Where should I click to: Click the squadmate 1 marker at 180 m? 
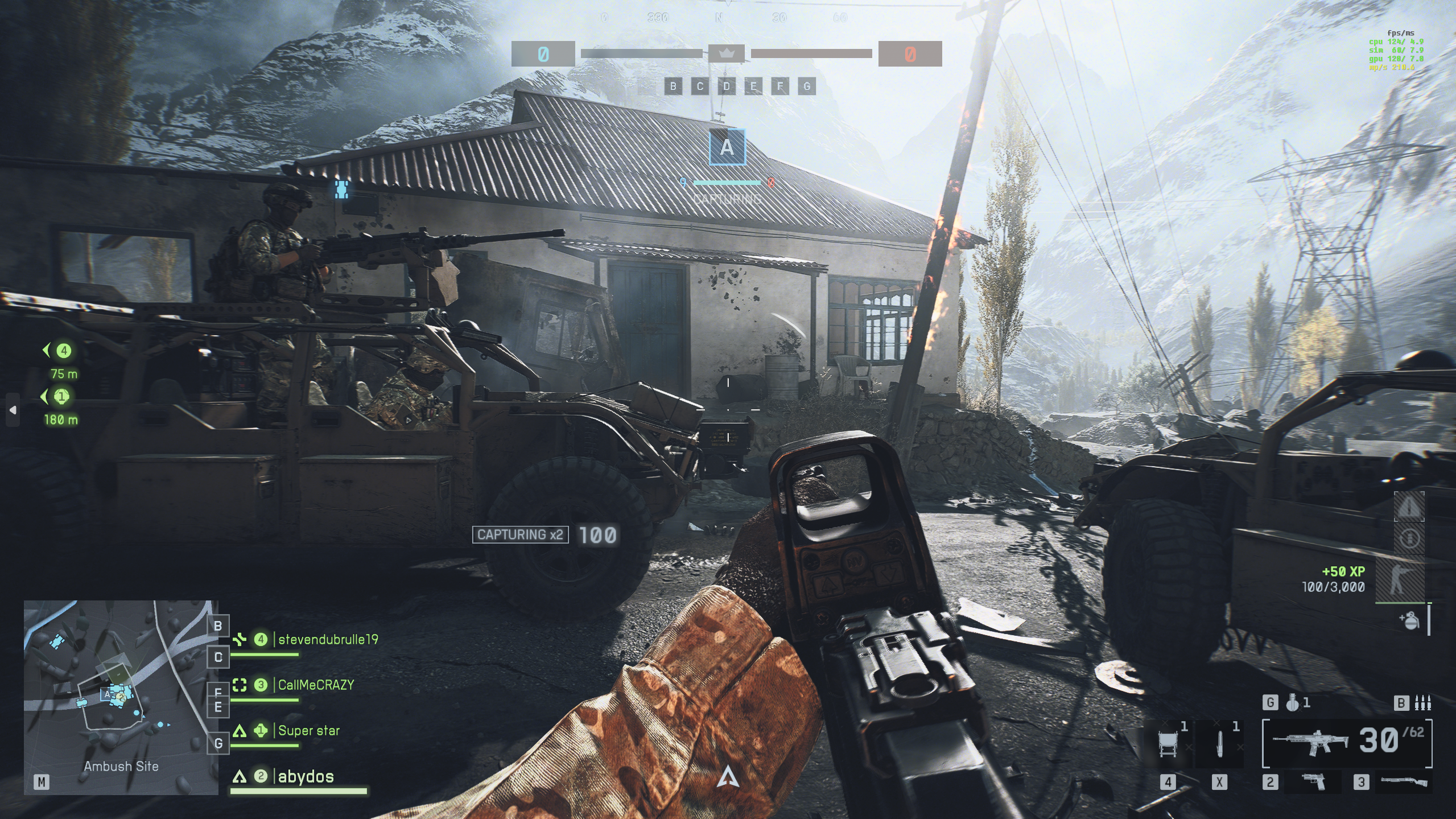click(61, 397)
